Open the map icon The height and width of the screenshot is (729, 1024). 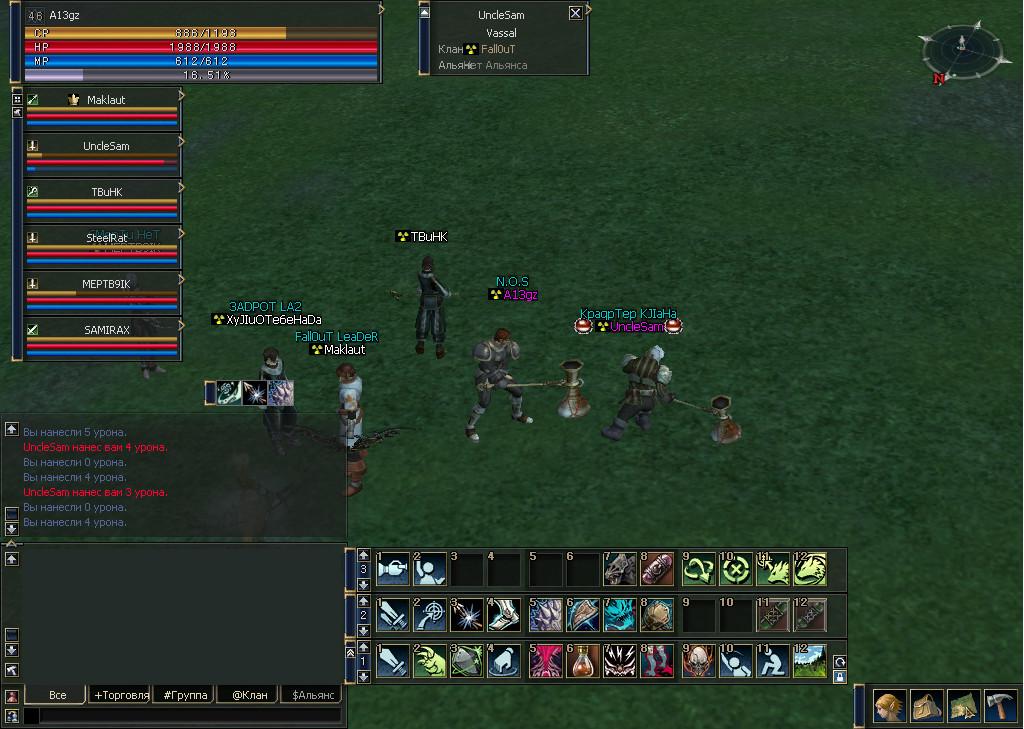point(963,706)
